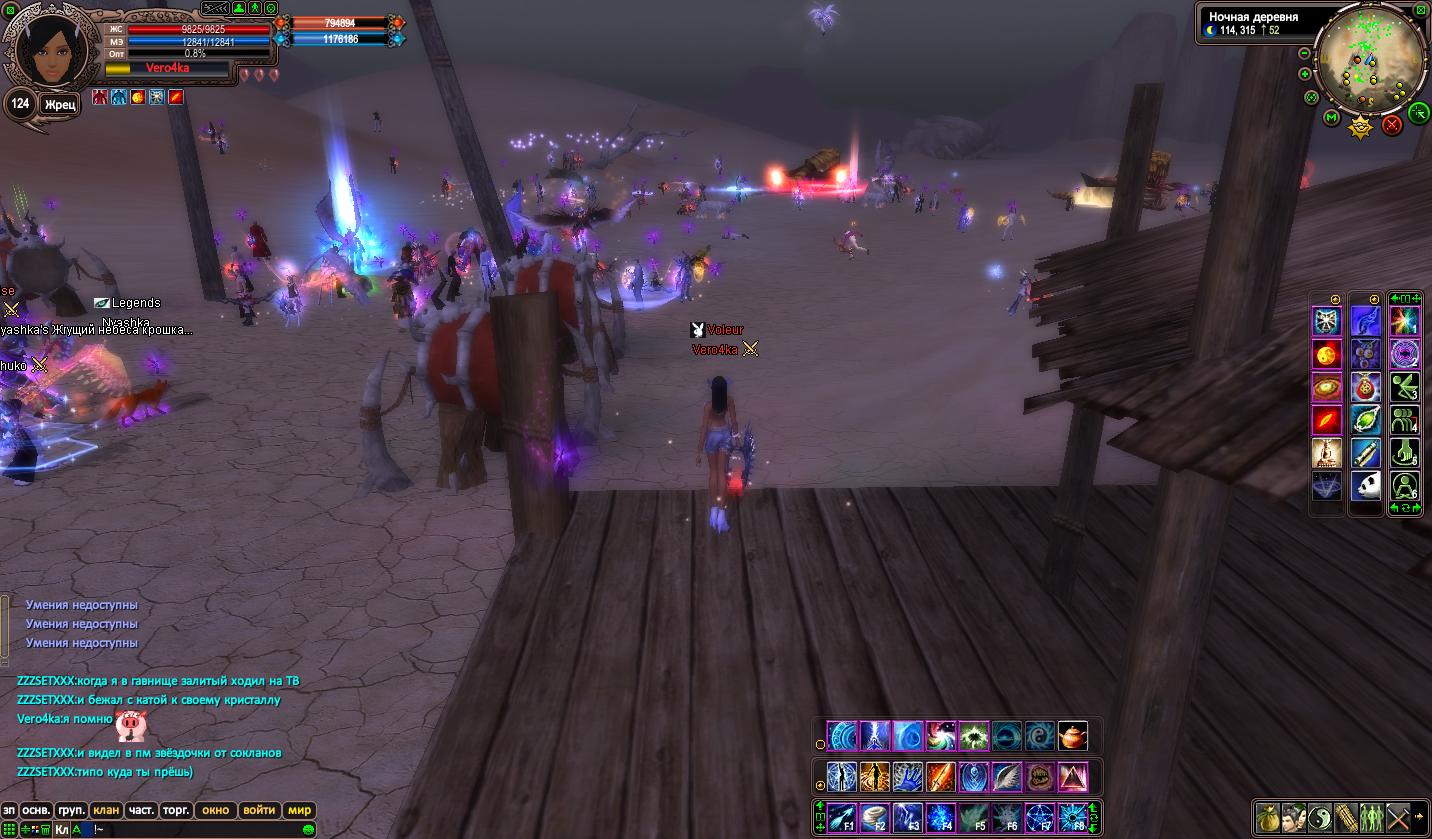This screenshot has width=1432, height=839.
Task: Activate the meditation pose action numbered 6
Action: tap(1405, 486)
